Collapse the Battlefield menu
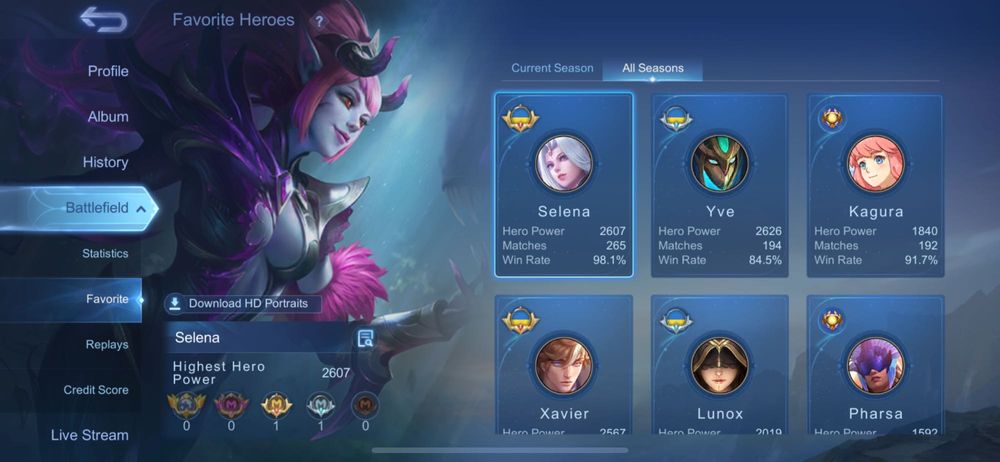 click(x=141, y=208)
